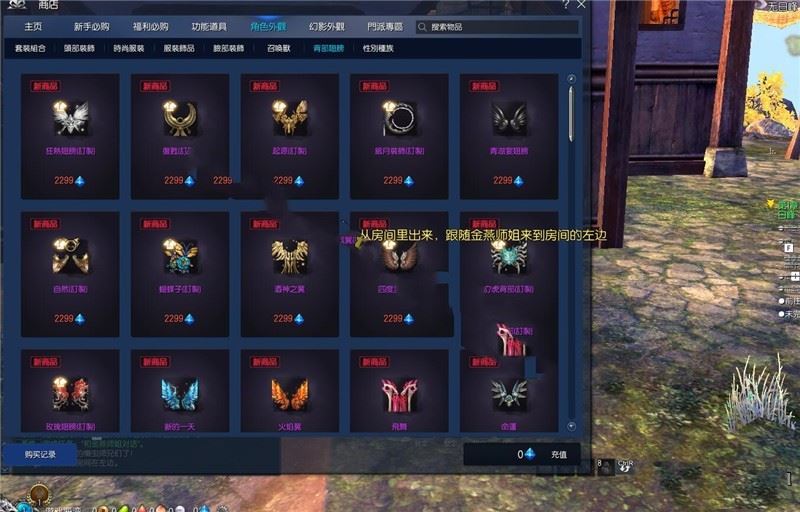
Task: Switch to the 主页 shop tab
Action: pos(33,27)
